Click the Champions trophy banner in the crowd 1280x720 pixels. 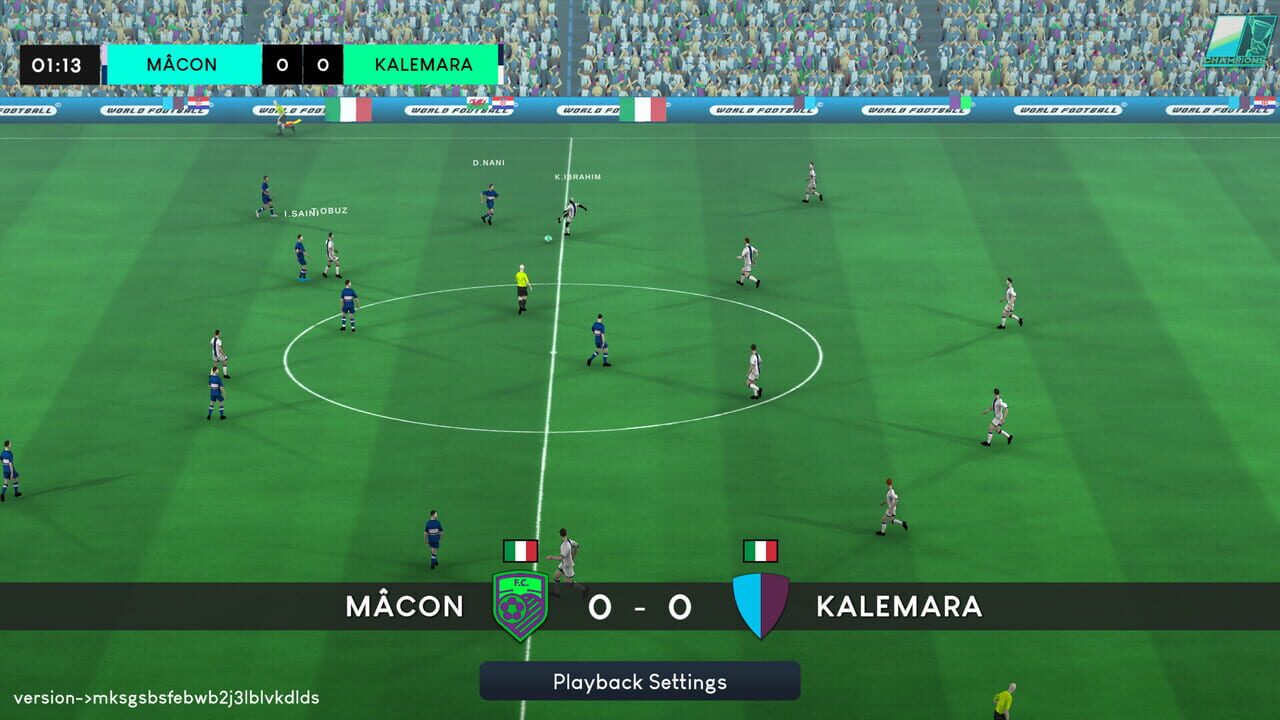[1237, 38]
